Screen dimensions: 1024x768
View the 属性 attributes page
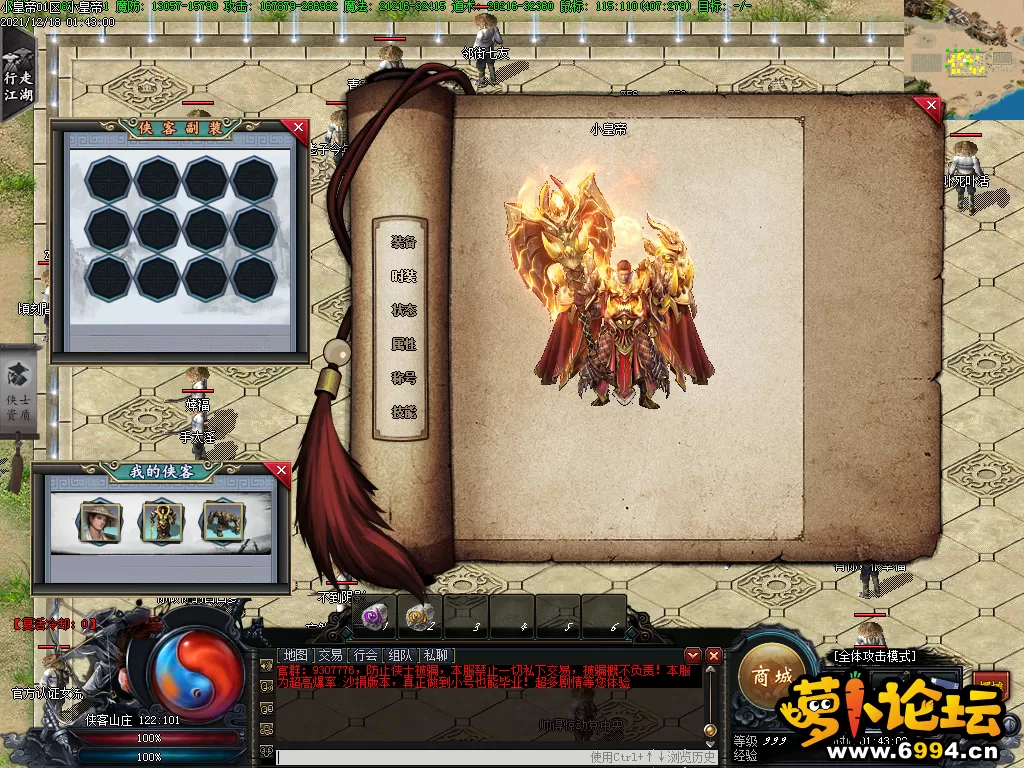tap(403, 344)
